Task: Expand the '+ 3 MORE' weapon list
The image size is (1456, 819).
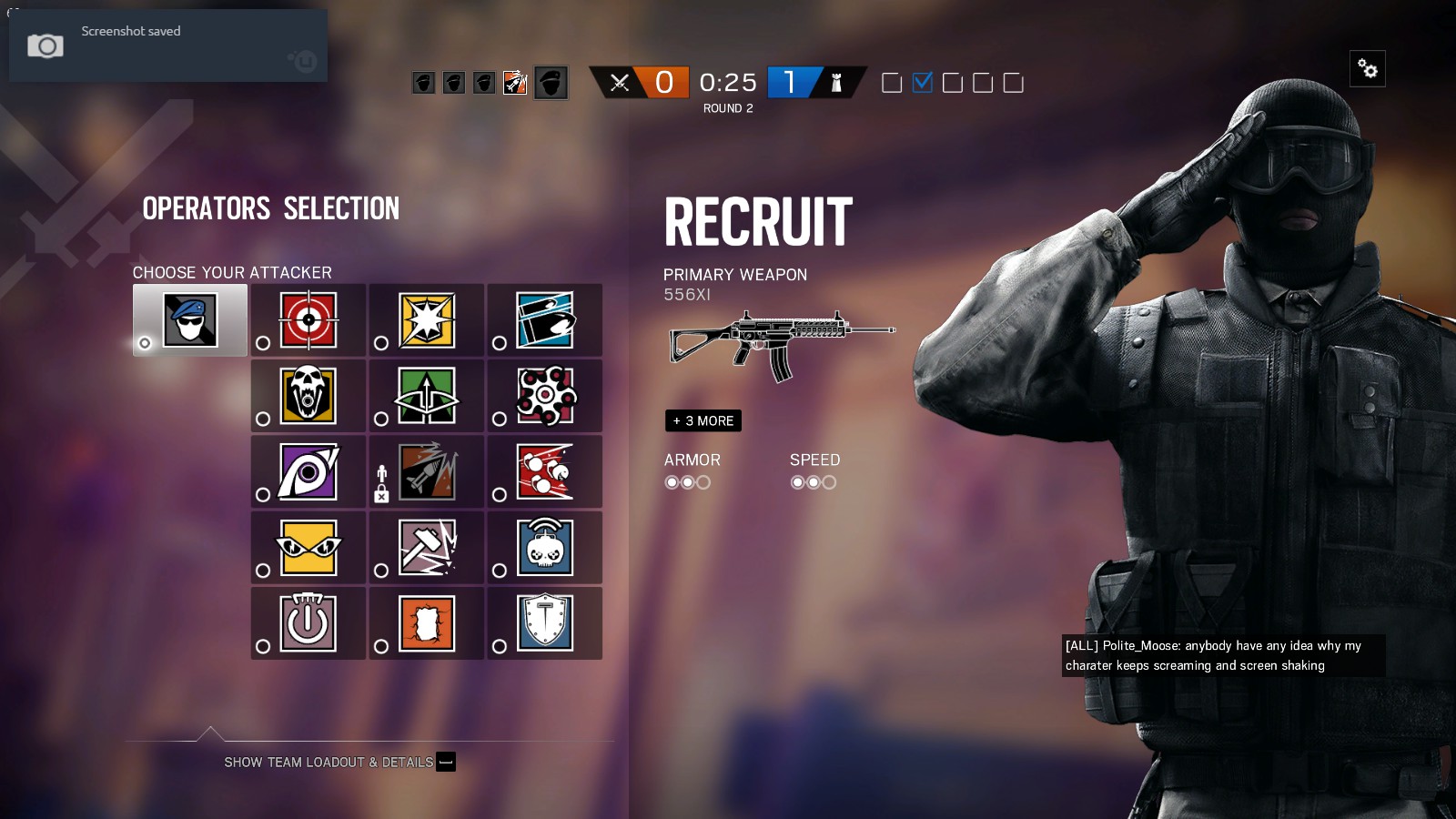Action: pyautogui.click(x=703, y=420)
